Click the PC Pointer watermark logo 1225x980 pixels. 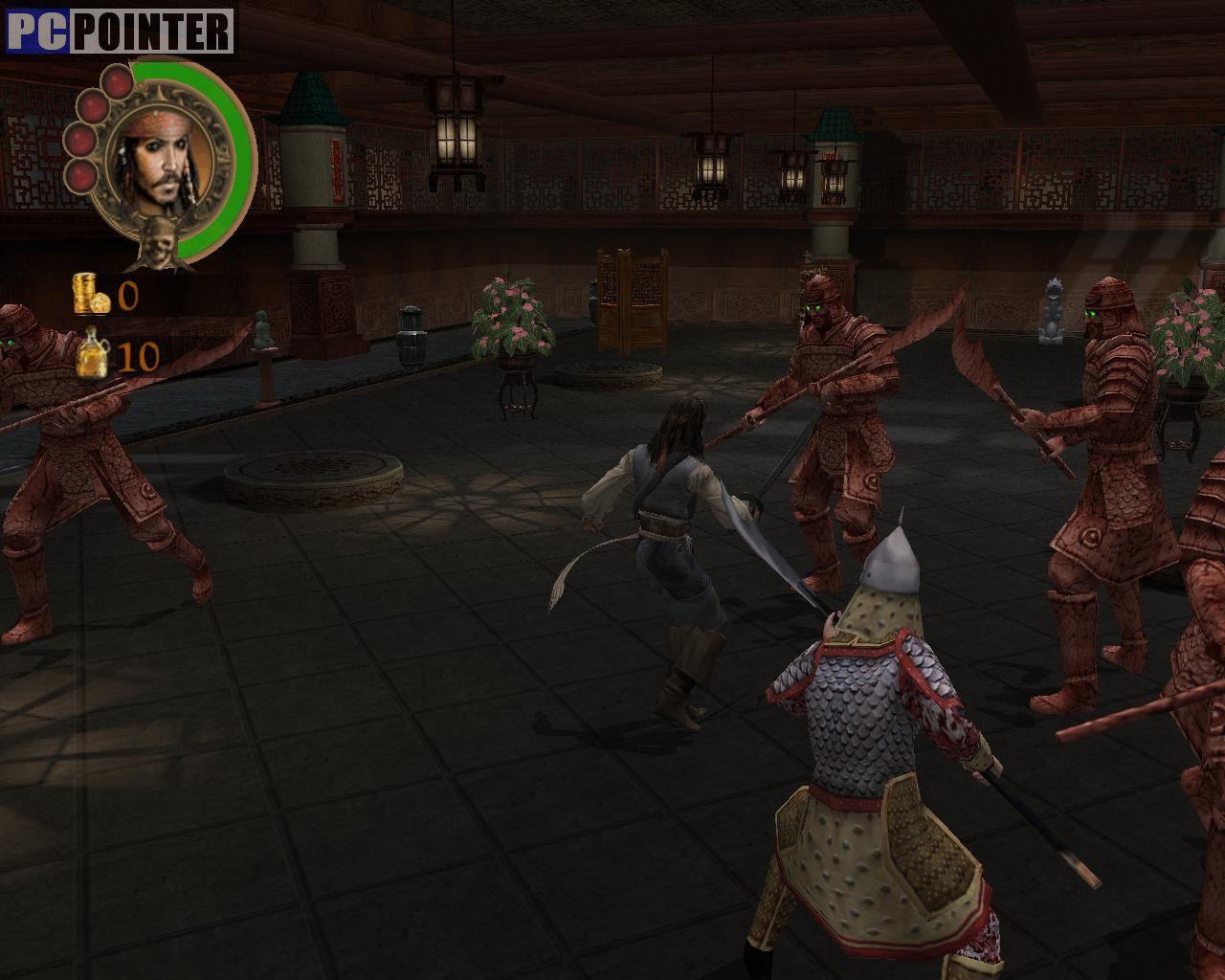pyautogui.click(x=120, y=32)
